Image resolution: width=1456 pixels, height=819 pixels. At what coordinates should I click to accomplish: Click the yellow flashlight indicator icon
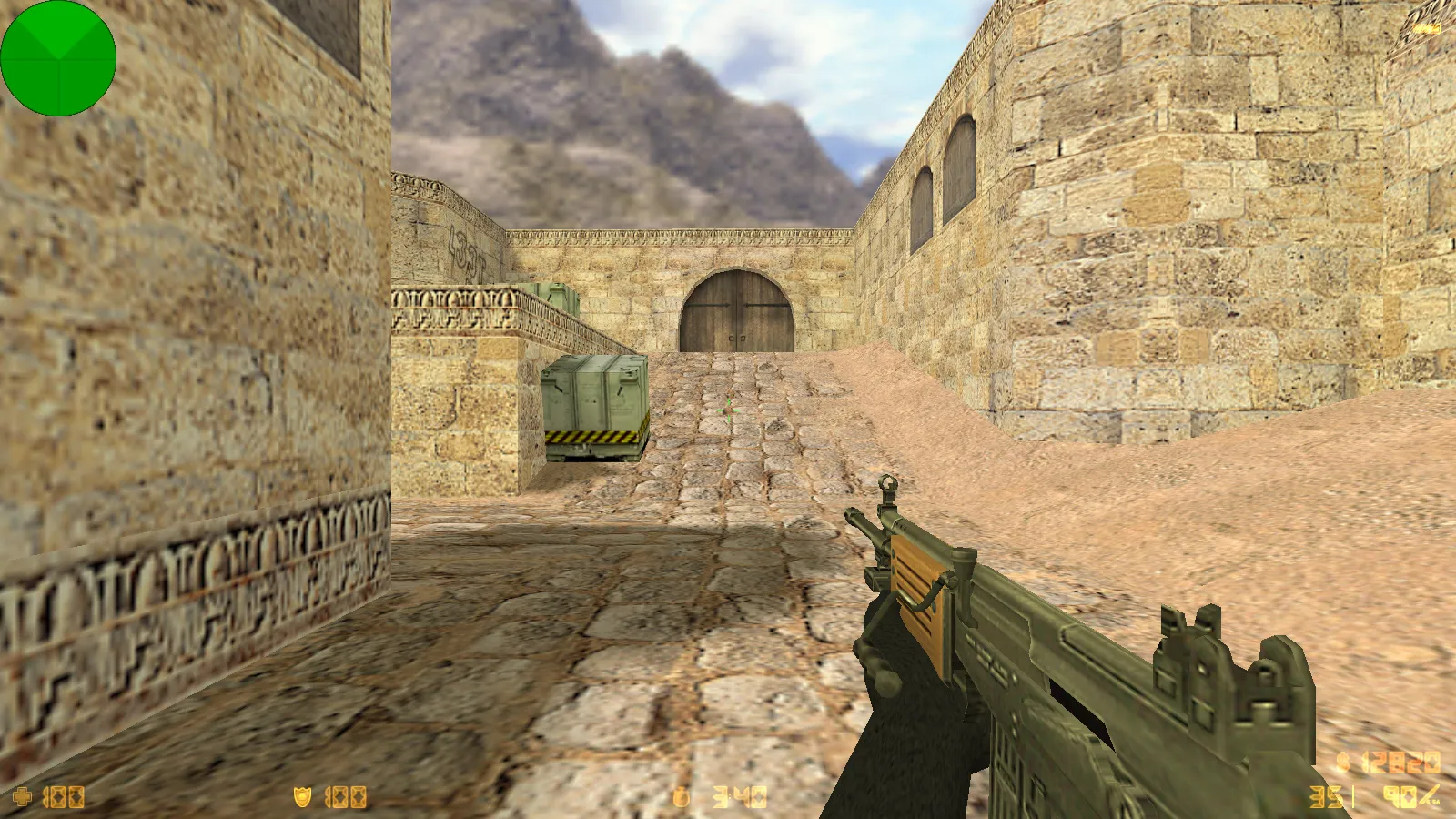(1427, 29)
